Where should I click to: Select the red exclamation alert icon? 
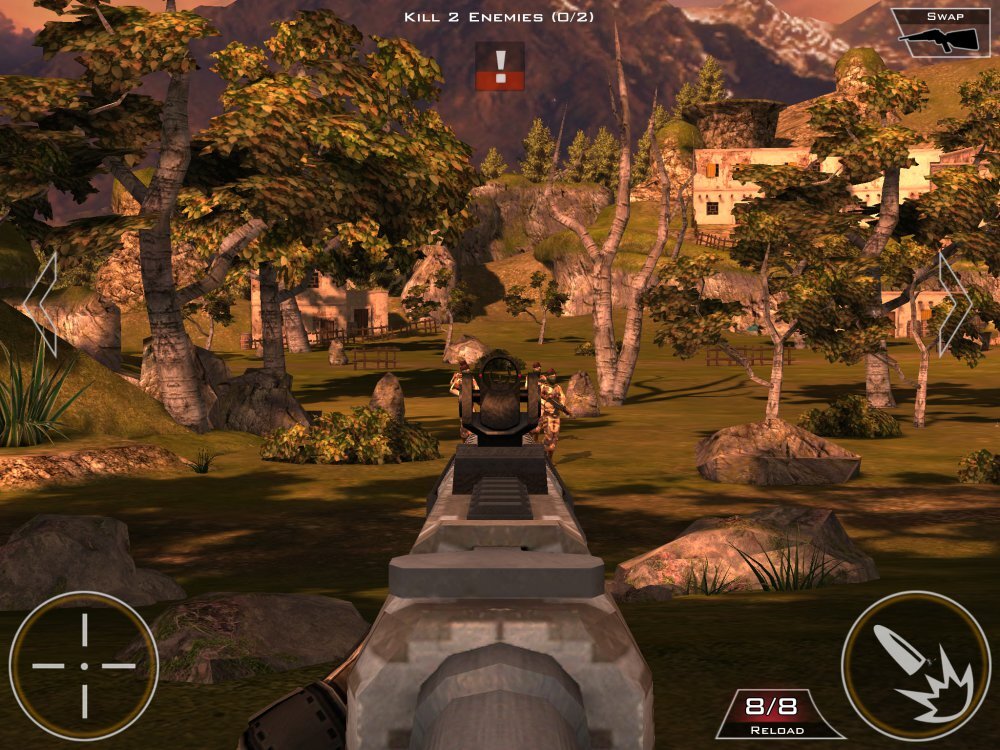[500, 67]
